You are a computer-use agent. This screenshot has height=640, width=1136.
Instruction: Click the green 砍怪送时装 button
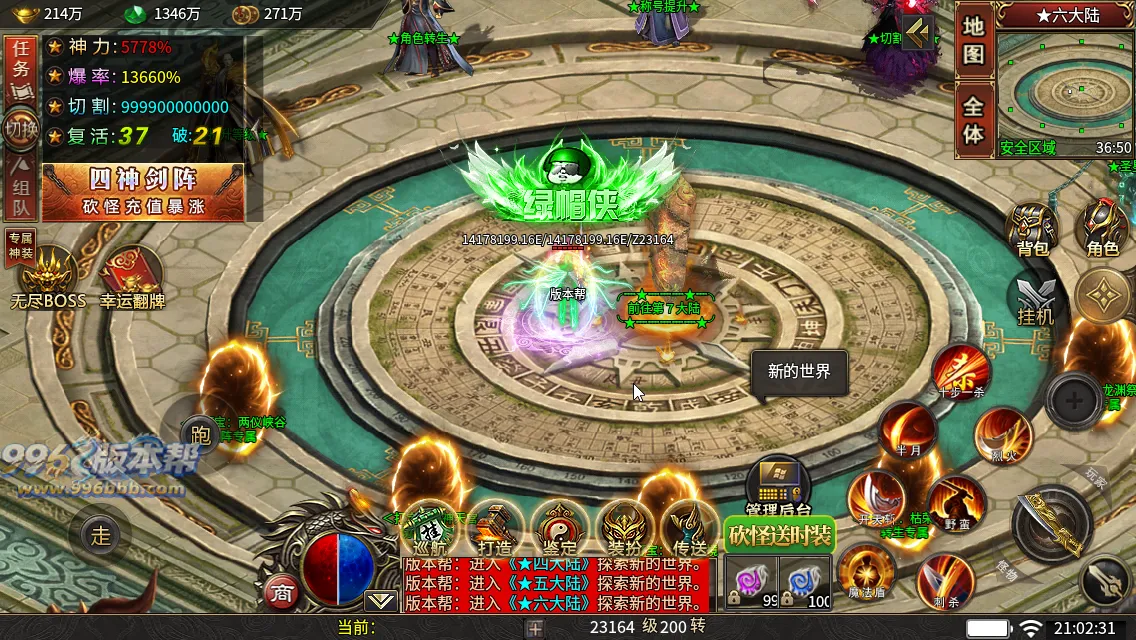[x=779, y=535]
